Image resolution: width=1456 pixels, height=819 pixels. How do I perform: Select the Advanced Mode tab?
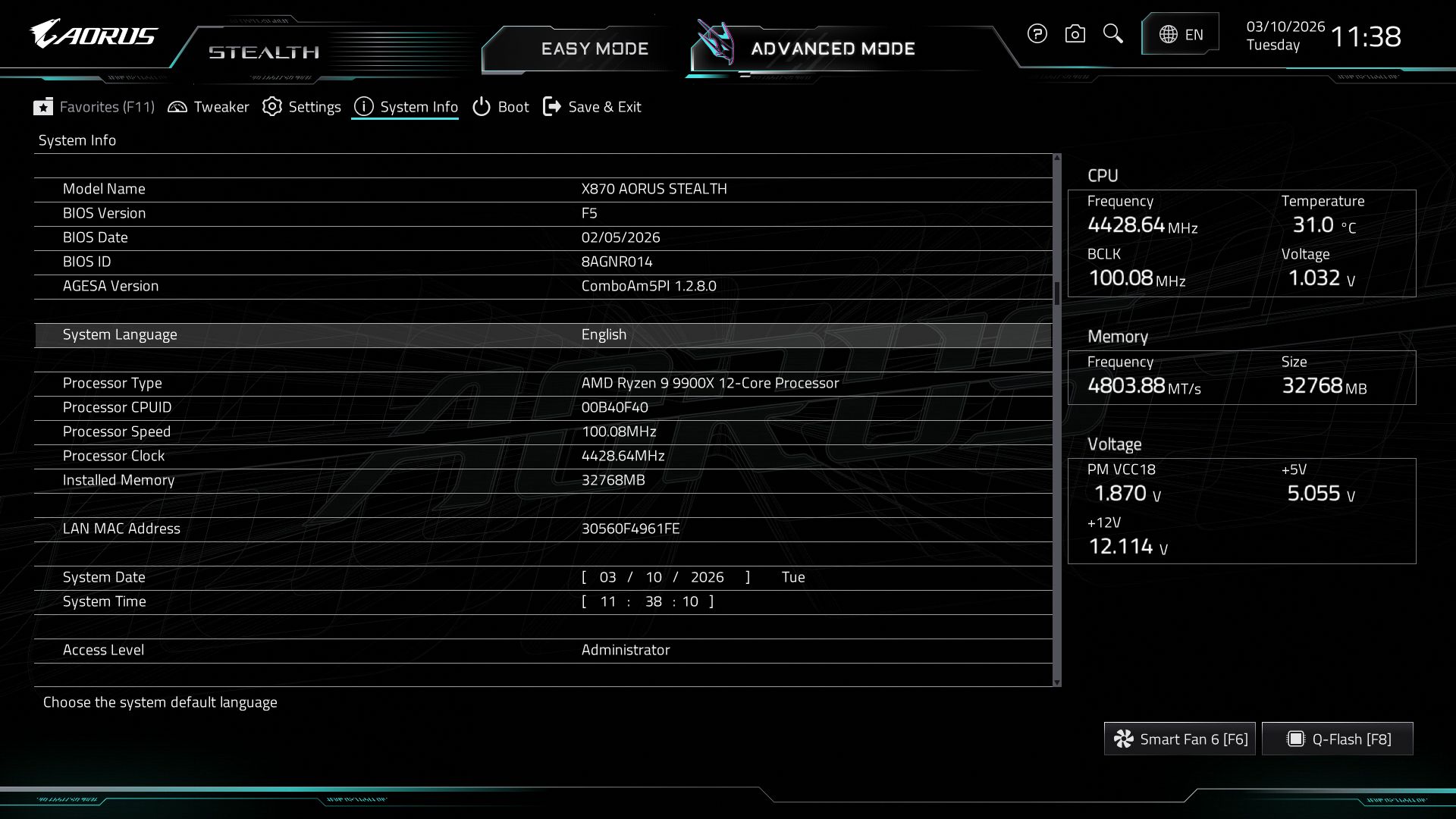832,48
